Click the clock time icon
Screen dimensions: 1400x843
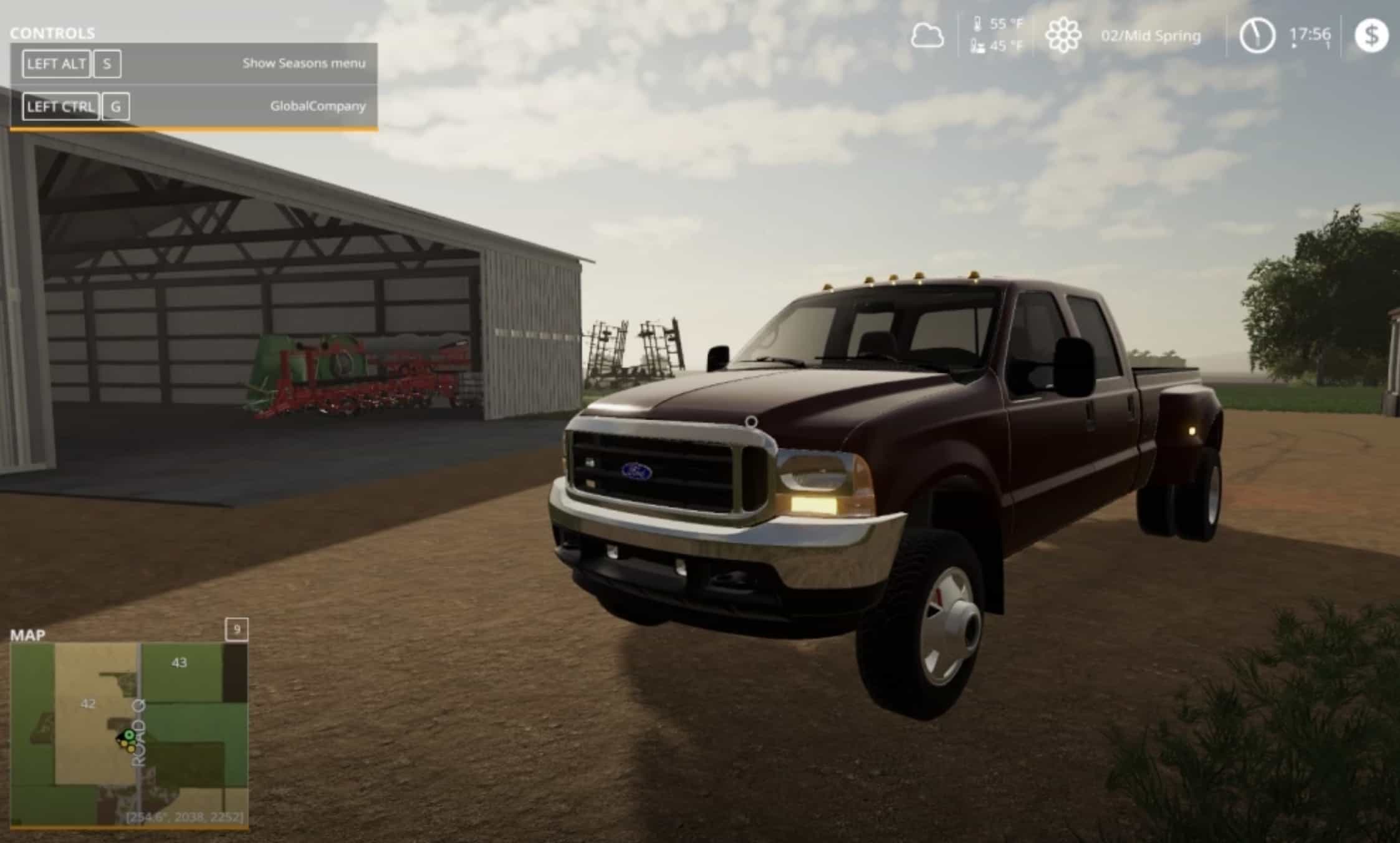point(1256,36)
